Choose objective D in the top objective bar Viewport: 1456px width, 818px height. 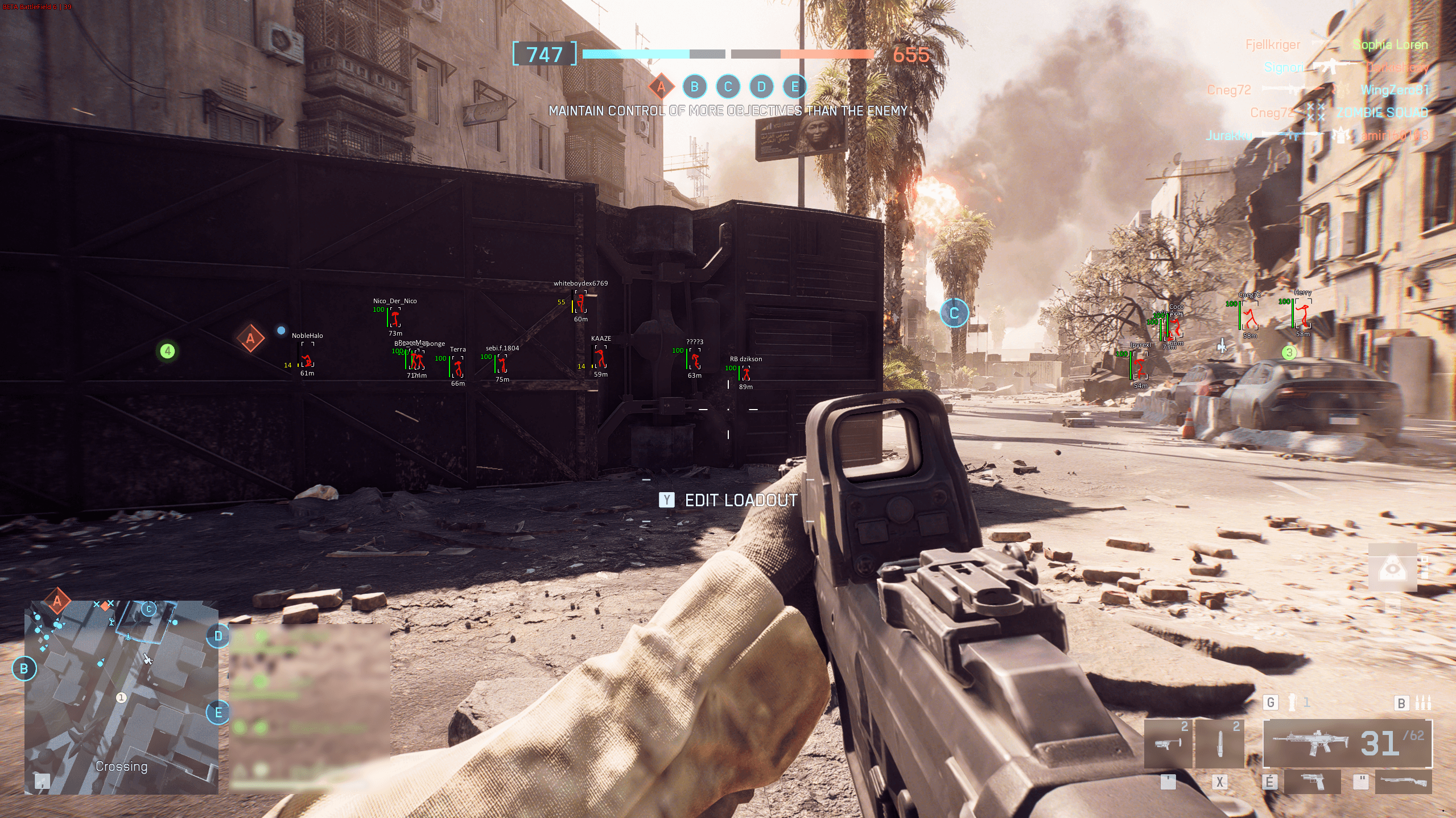click(x=761, y=87)
